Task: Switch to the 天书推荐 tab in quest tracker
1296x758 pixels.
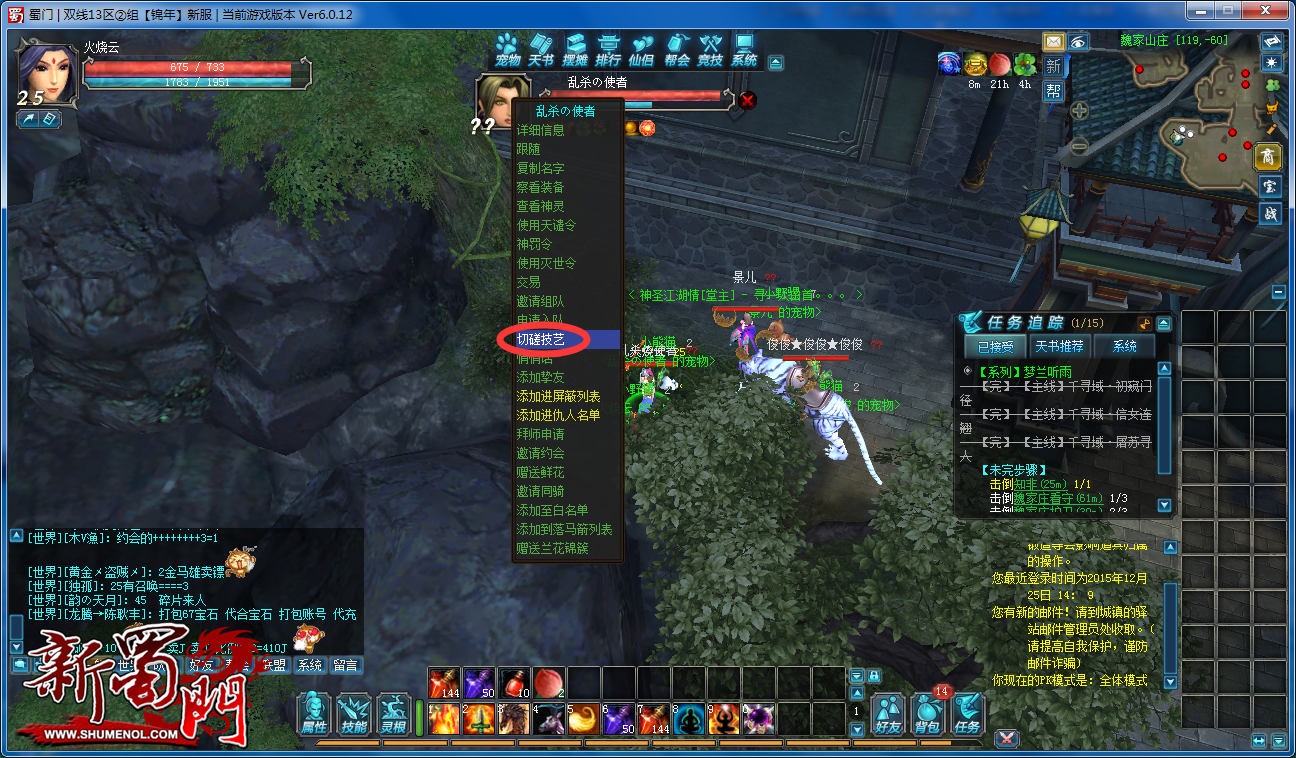Action: [1059, 346]
